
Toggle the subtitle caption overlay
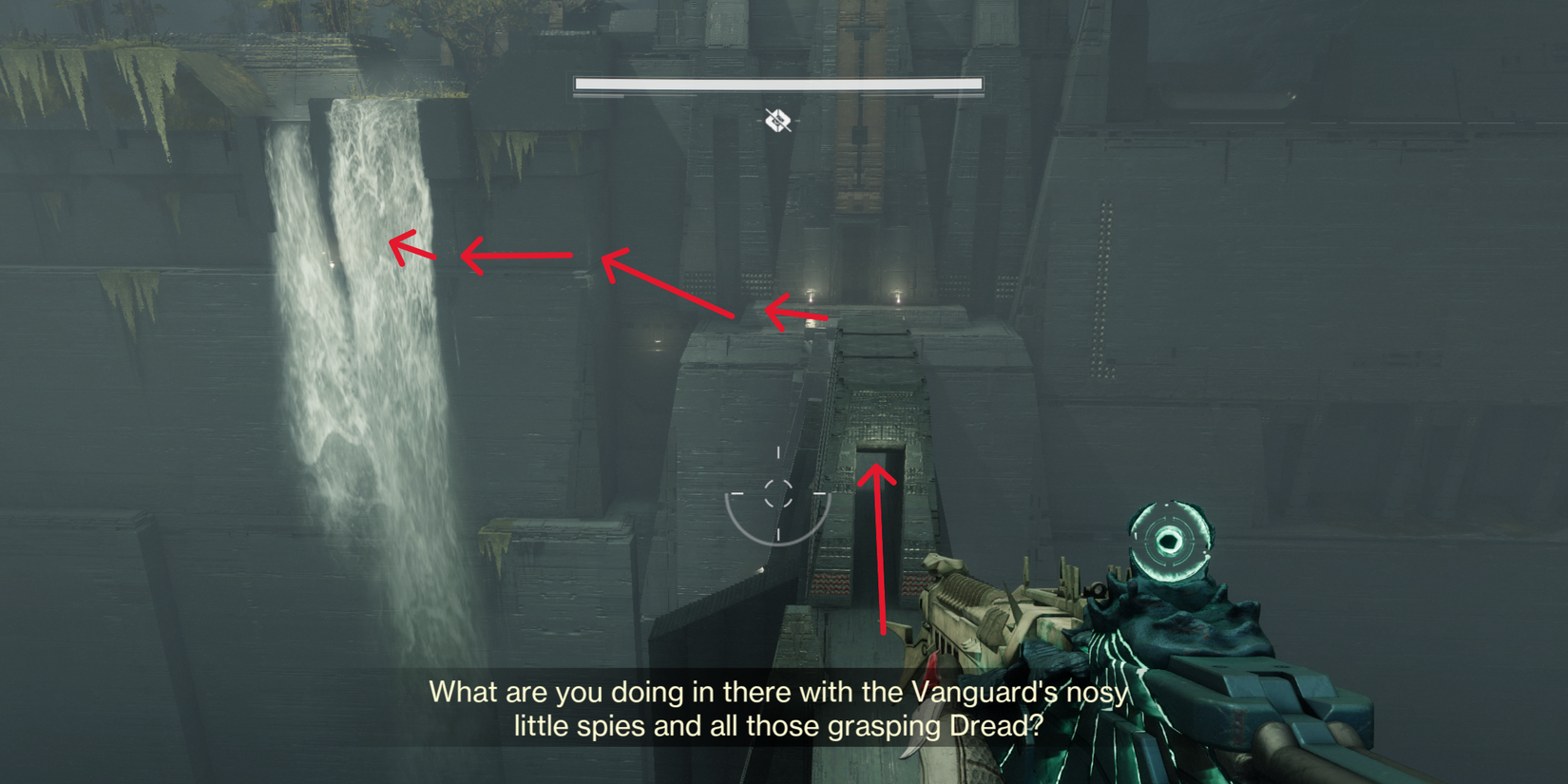coord(779,708)
